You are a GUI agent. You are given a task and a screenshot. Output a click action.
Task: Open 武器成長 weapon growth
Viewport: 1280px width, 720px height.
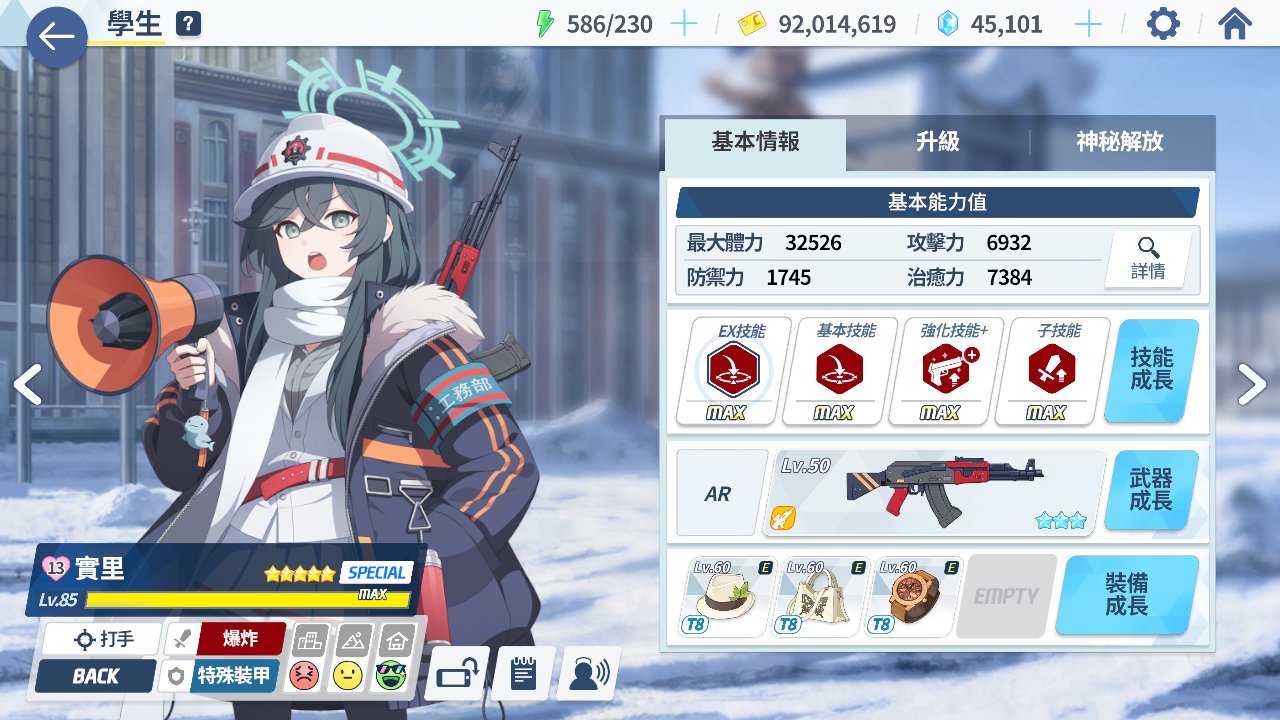click(1151, 491)
